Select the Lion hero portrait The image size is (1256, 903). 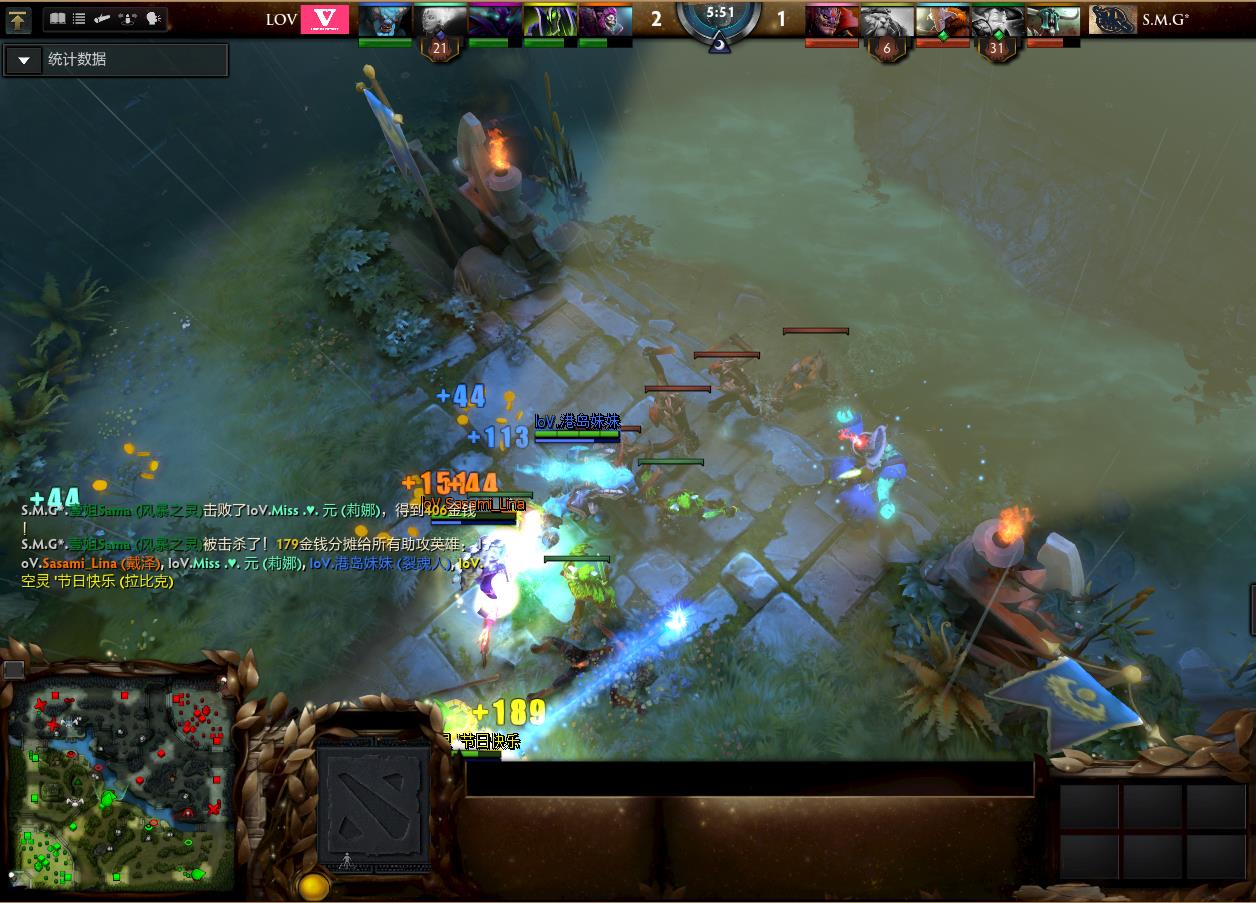pos(832,21)
